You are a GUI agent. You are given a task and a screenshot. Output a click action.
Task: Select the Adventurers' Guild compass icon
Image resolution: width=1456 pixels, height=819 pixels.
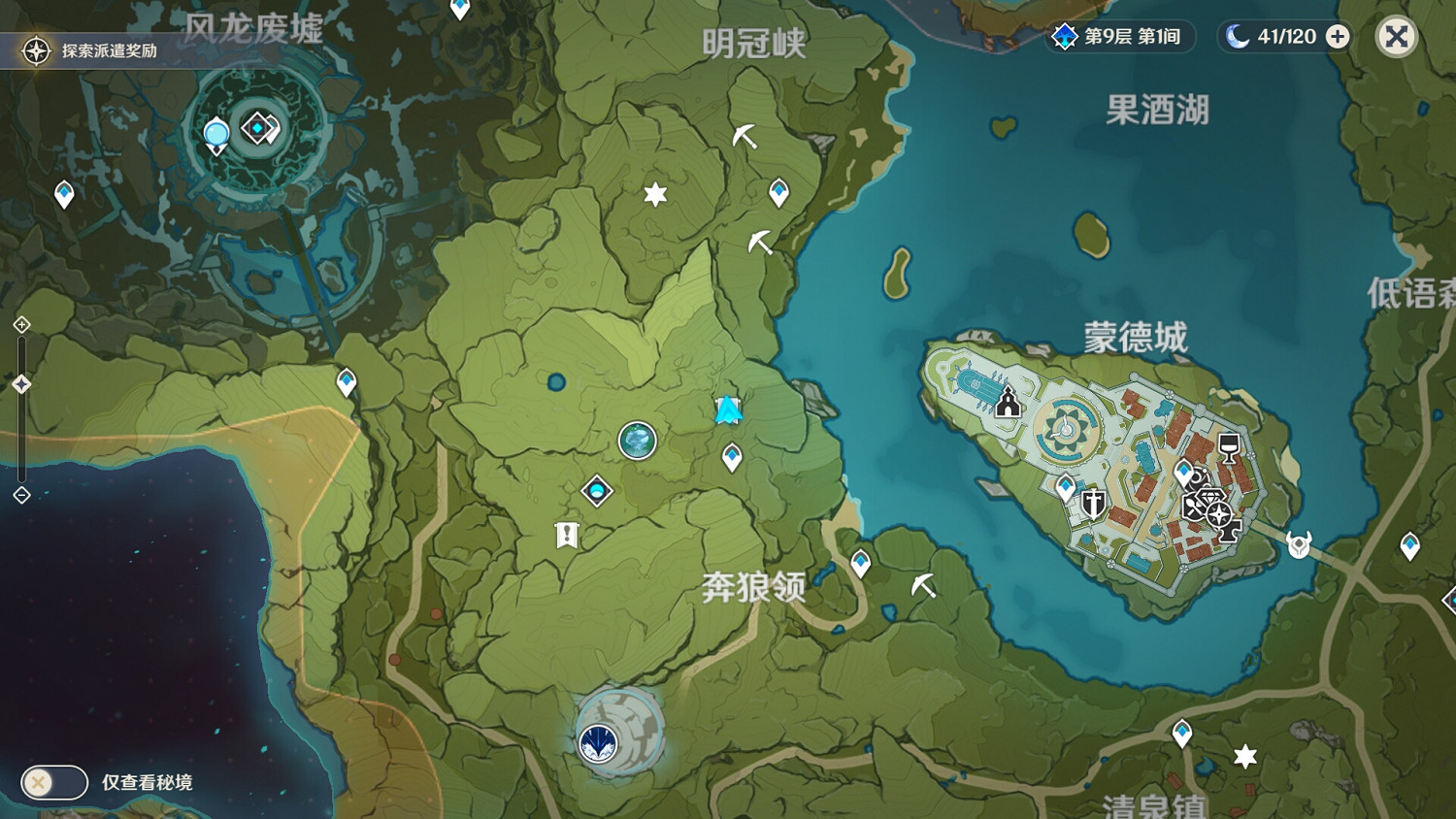1217,514
